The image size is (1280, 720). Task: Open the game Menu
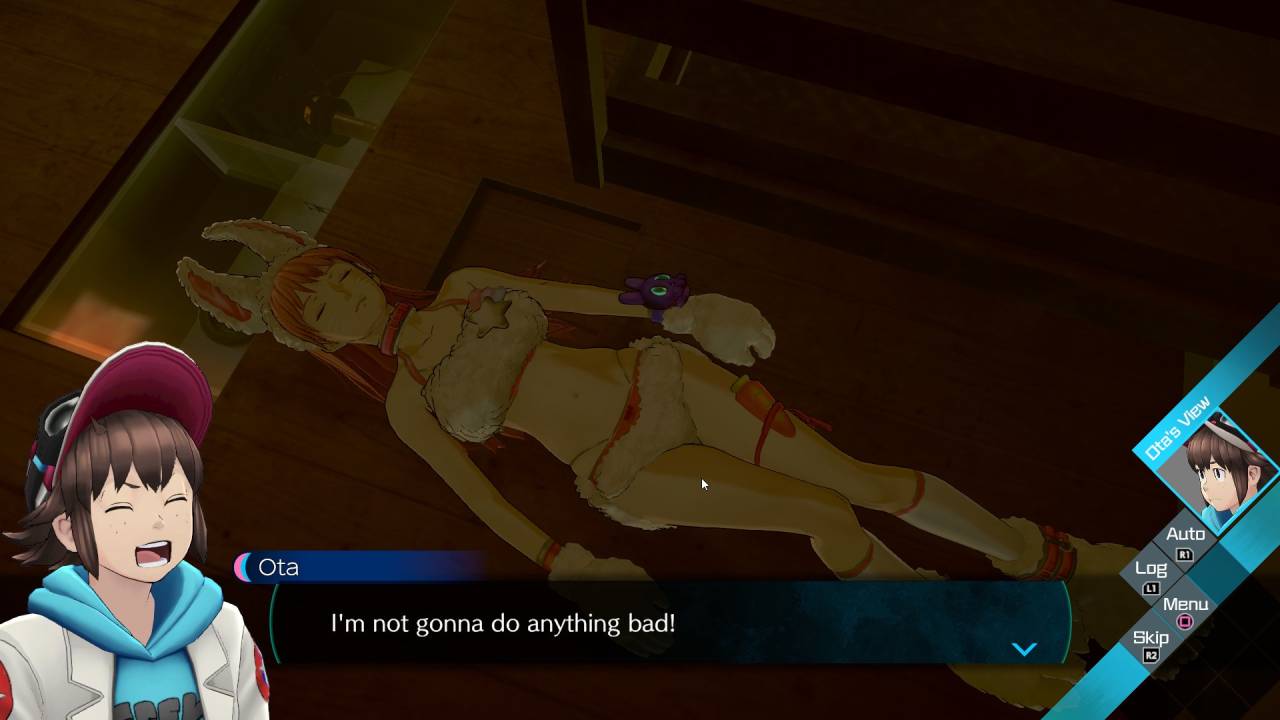click(x=1185, y=605)
